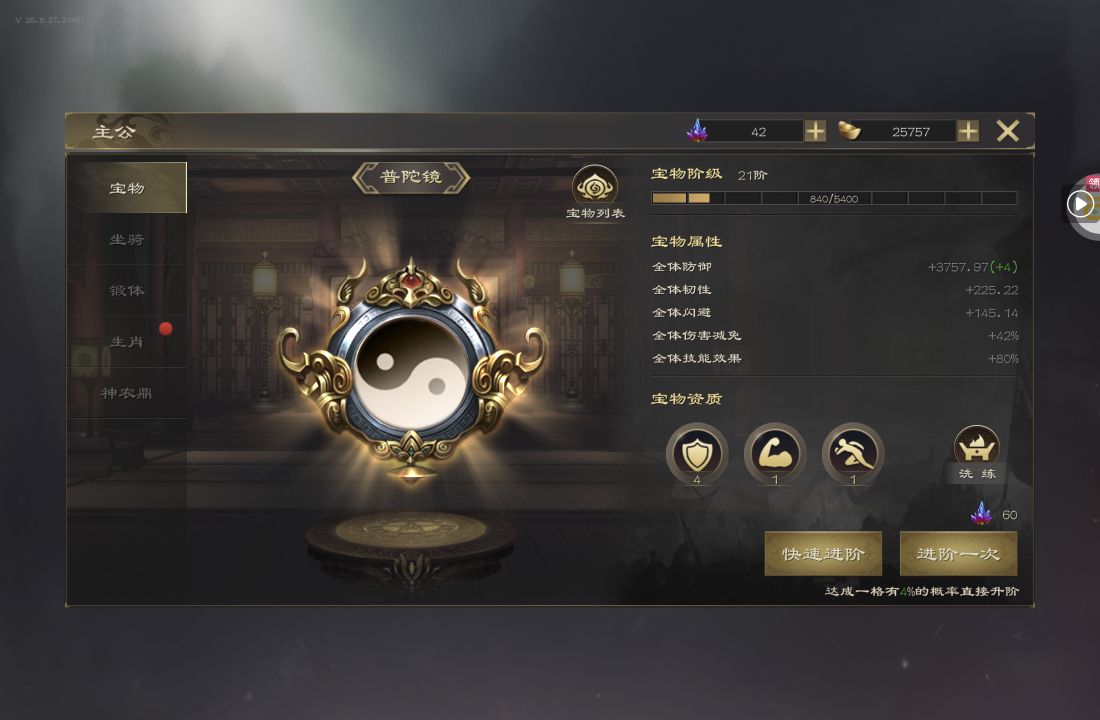Select the shield aptitude icon
Viewport: 1100px width, 720px height.
point(696,453)
